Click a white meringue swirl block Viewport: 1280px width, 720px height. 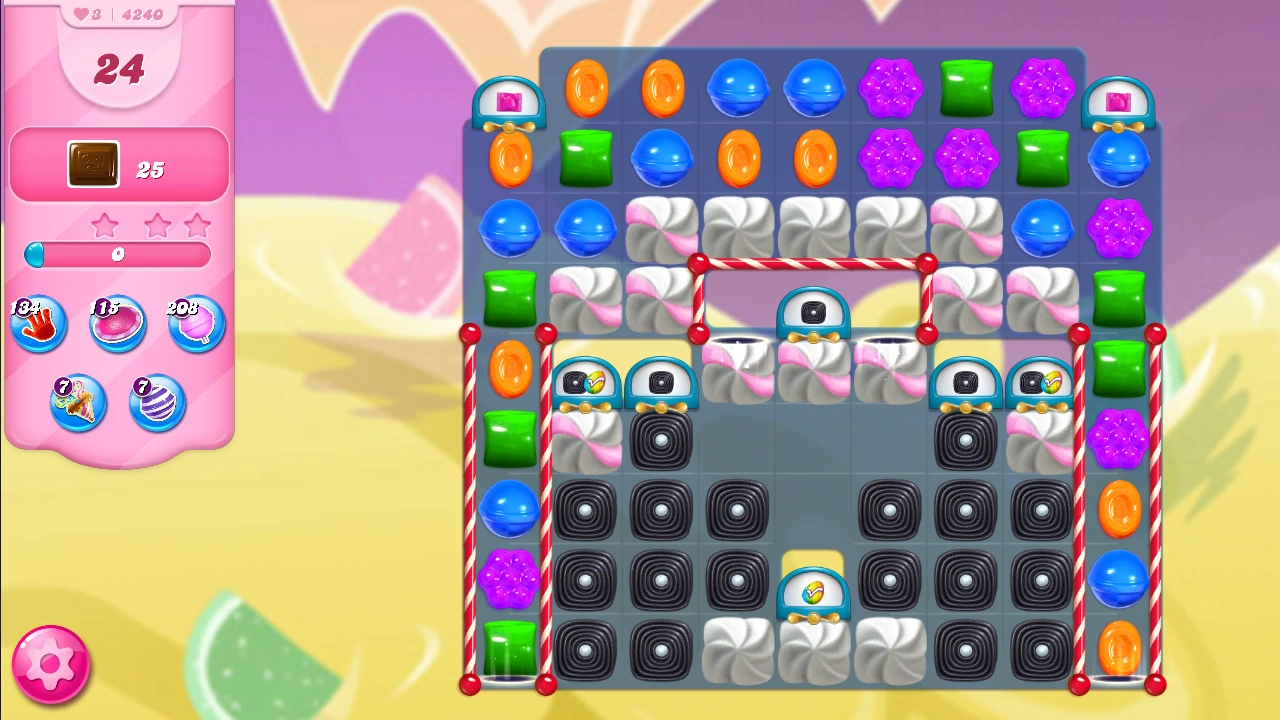tap(737, 228)
